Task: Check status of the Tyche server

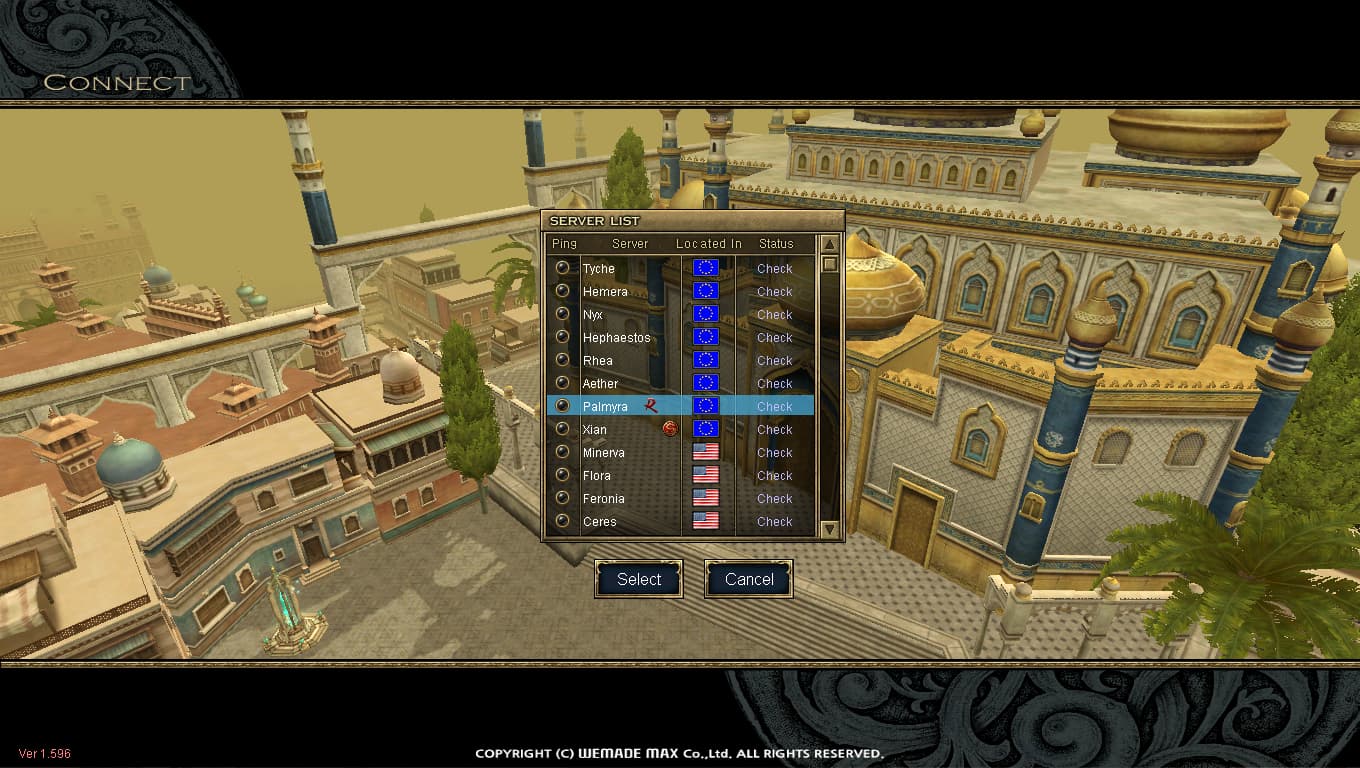Action: pyautogui.click(x=774, y=269)
